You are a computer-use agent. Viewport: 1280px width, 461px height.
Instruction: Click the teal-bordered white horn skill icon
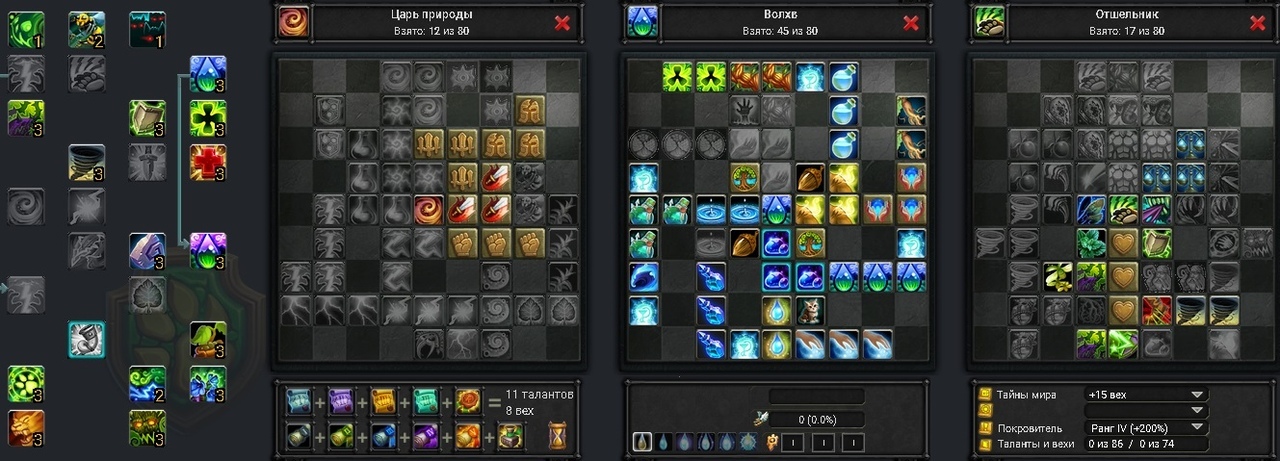[86, 339]
